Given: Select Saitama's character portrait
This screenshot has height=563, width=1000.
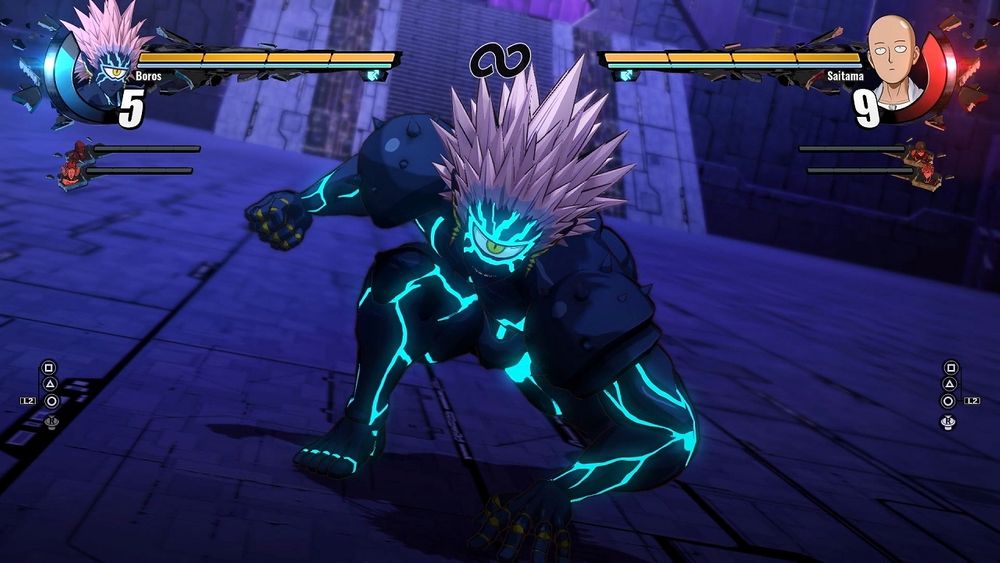Looking at the screenshot, I should click(893, 62).
